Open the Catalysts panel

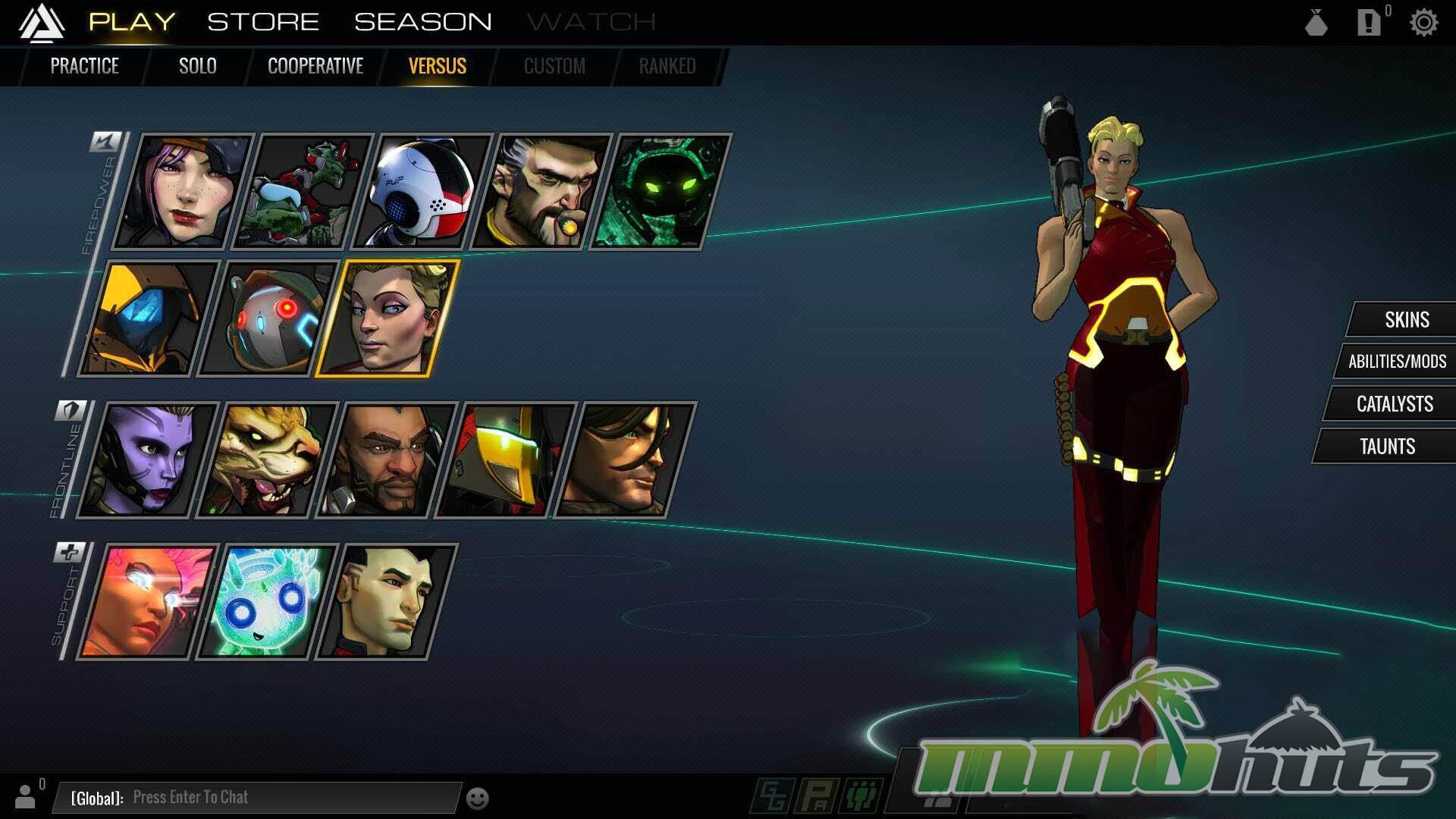click(1394, 404)
